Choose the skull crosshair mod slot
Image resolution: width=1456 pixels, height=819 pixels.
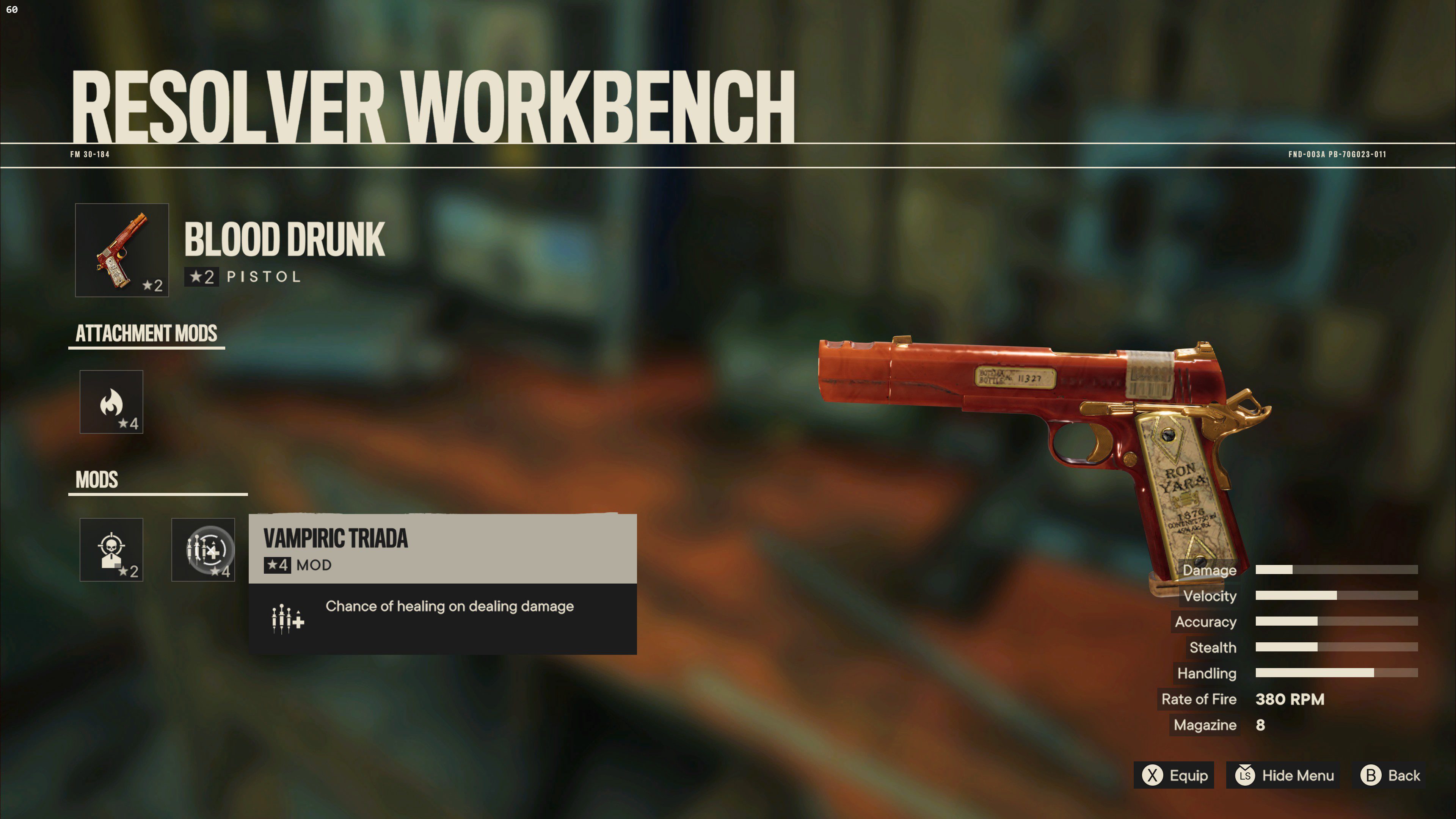point(111,549)
